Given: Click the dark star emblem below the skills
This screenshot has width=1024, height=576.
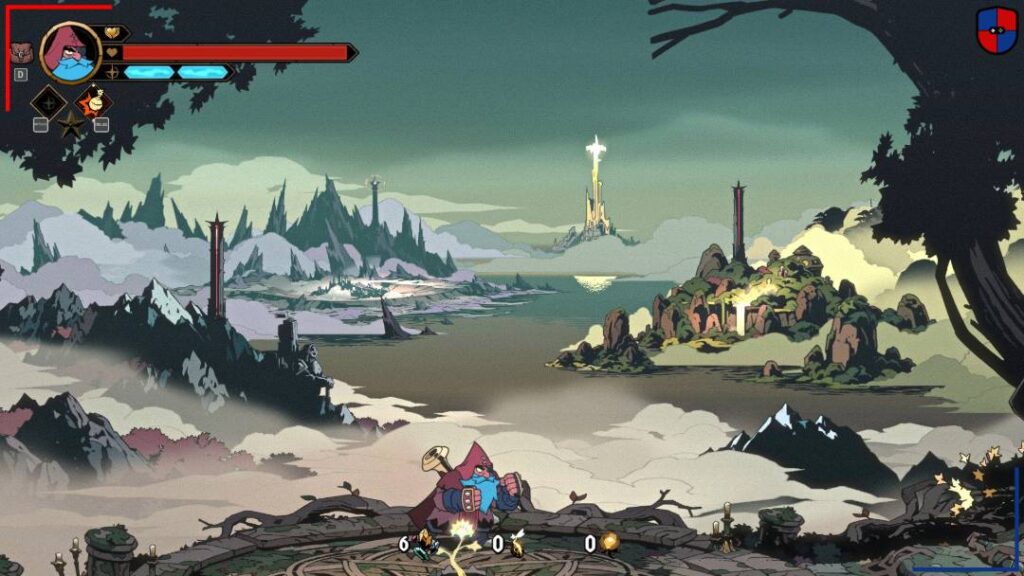Looking at the screenshot, I should 71,126.
